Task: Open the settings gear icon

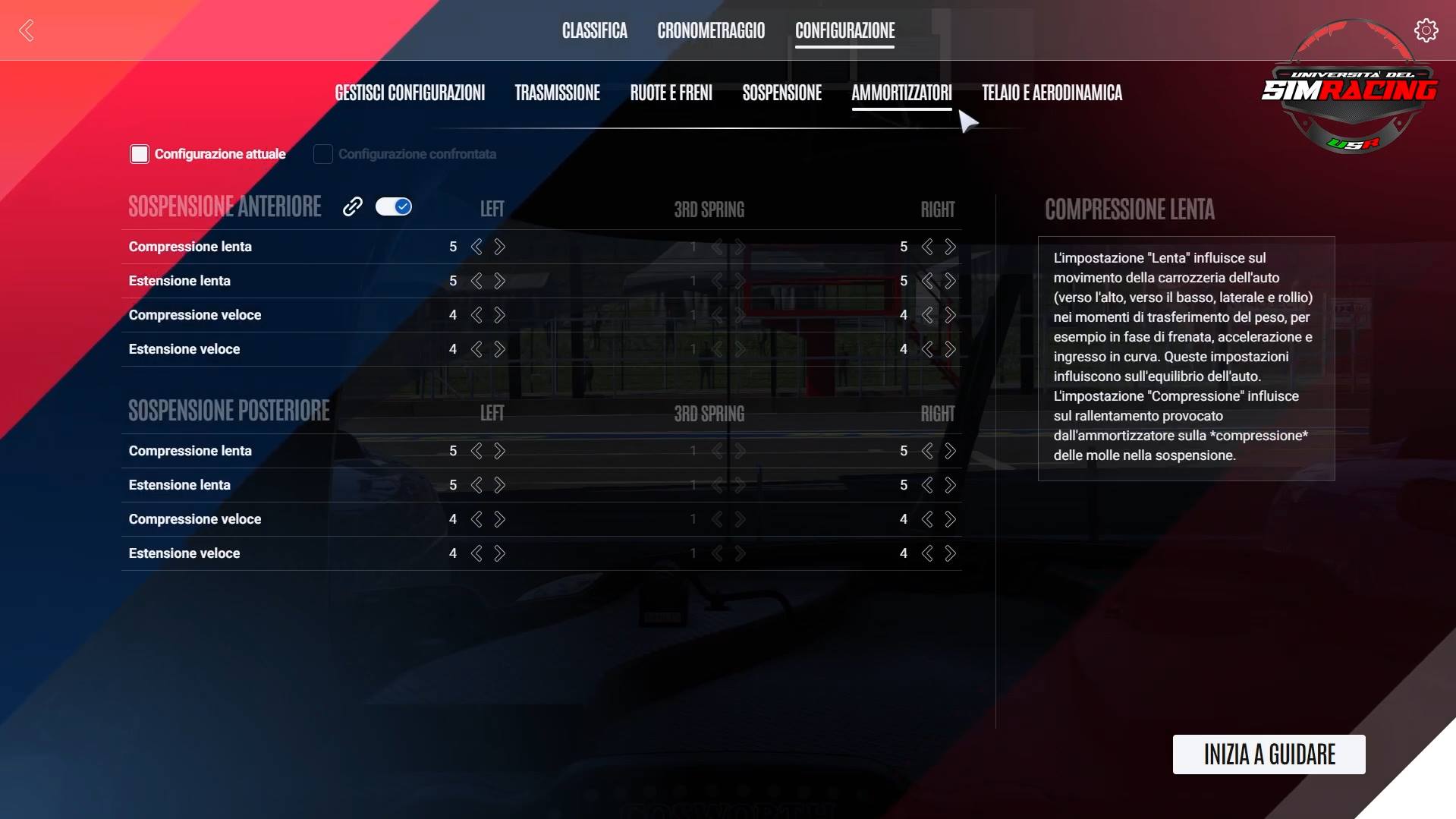Action: point(1426,30)
